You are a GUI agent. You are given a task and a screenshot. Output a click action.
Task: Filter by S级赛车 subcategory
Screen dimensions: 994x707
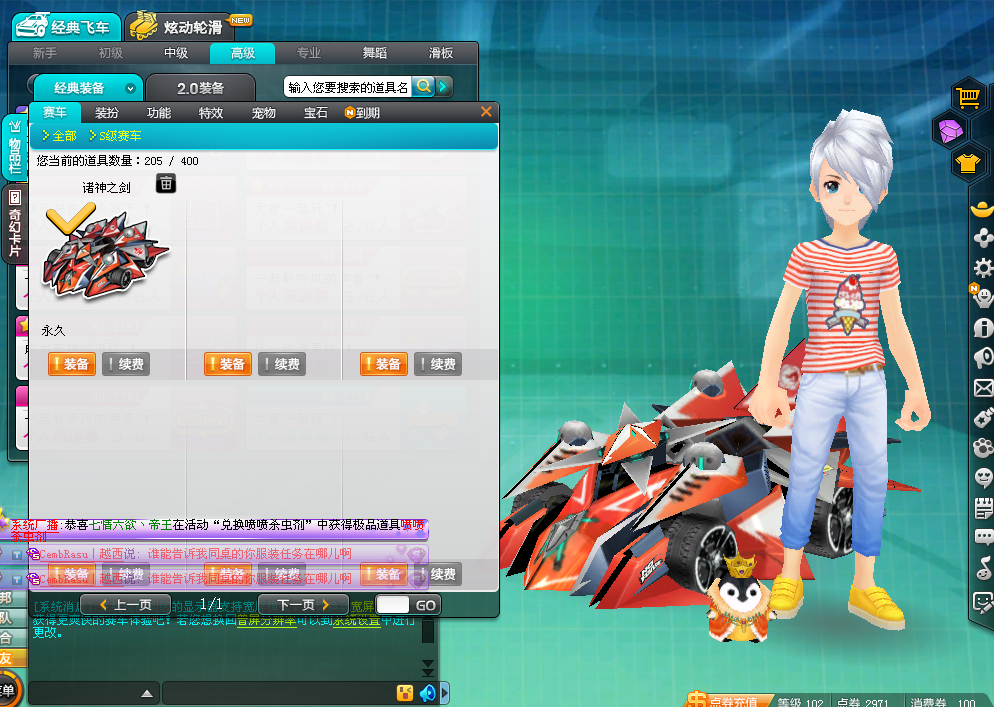pyautogui.click(x=115, y=135)
